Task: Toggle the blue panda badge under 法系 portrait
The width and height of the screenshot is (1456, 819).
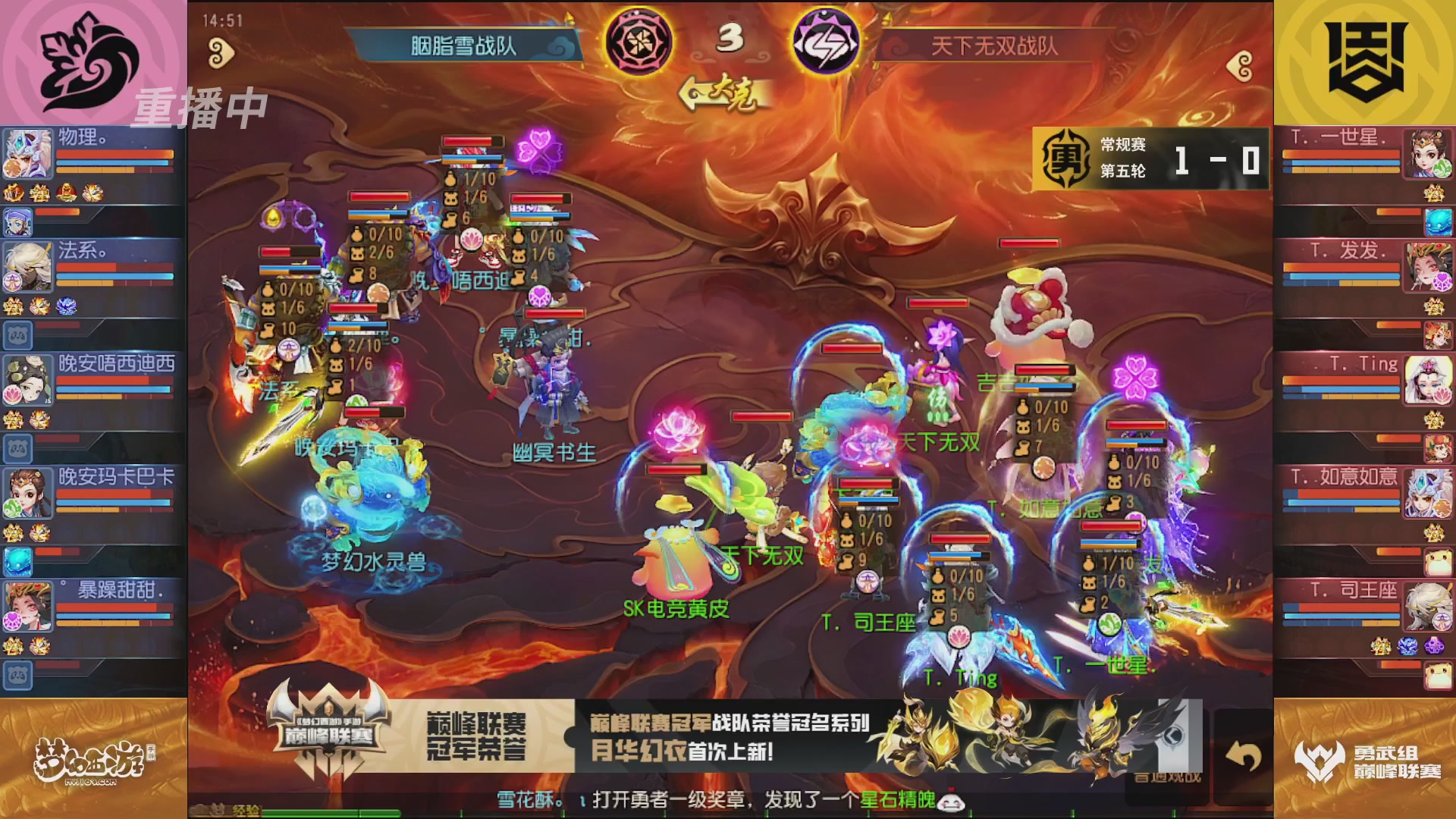Action: pyautogui.click(x=19, y=334)
